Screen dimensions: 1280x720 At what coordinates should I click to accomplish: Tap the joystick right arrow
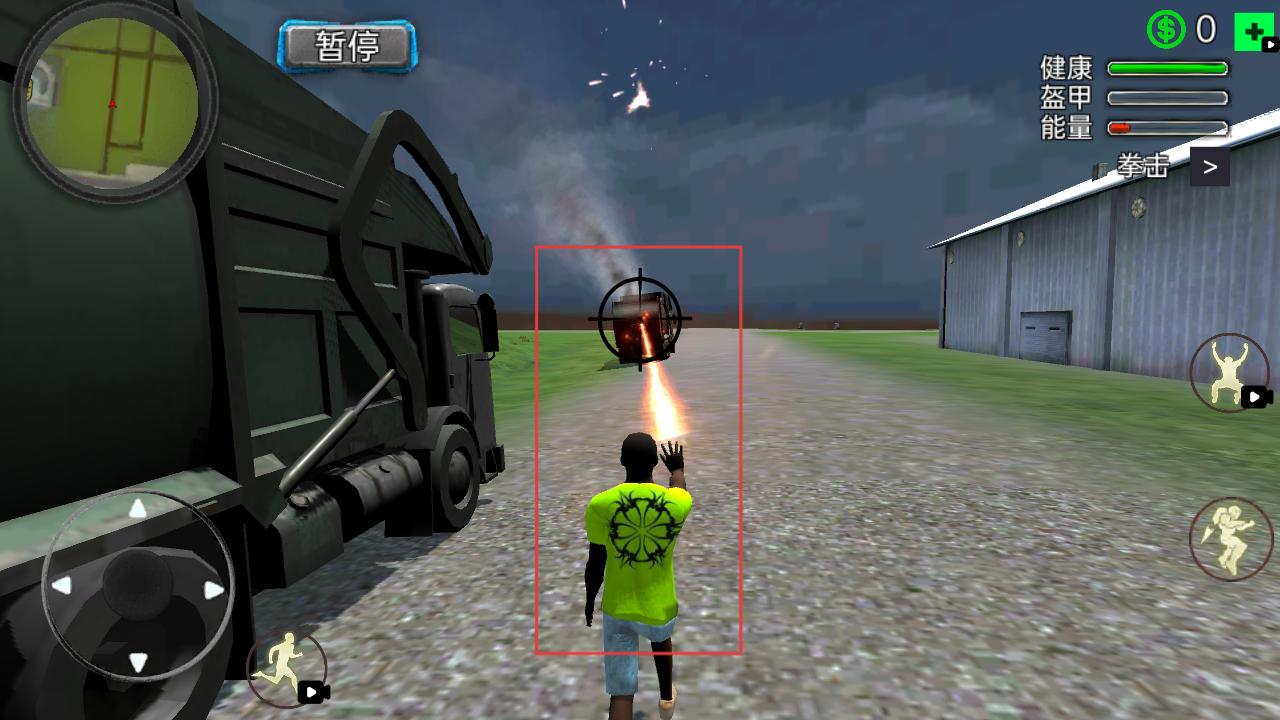click(213, 590)
